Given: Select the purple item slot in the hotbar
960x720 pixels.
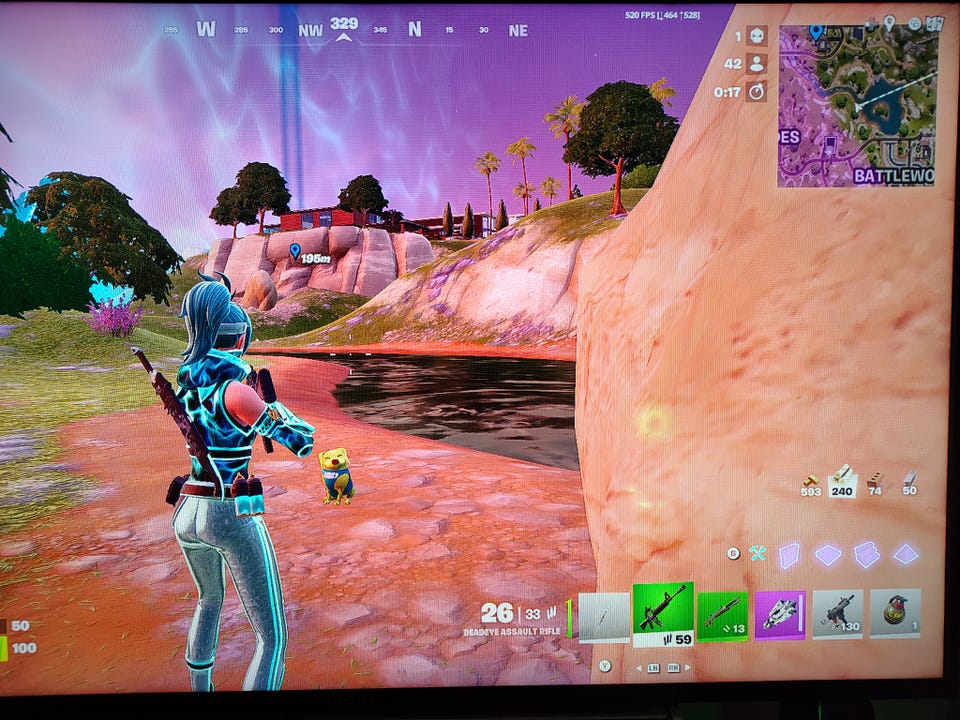Looking at the screenshot, I should [780, 614].
